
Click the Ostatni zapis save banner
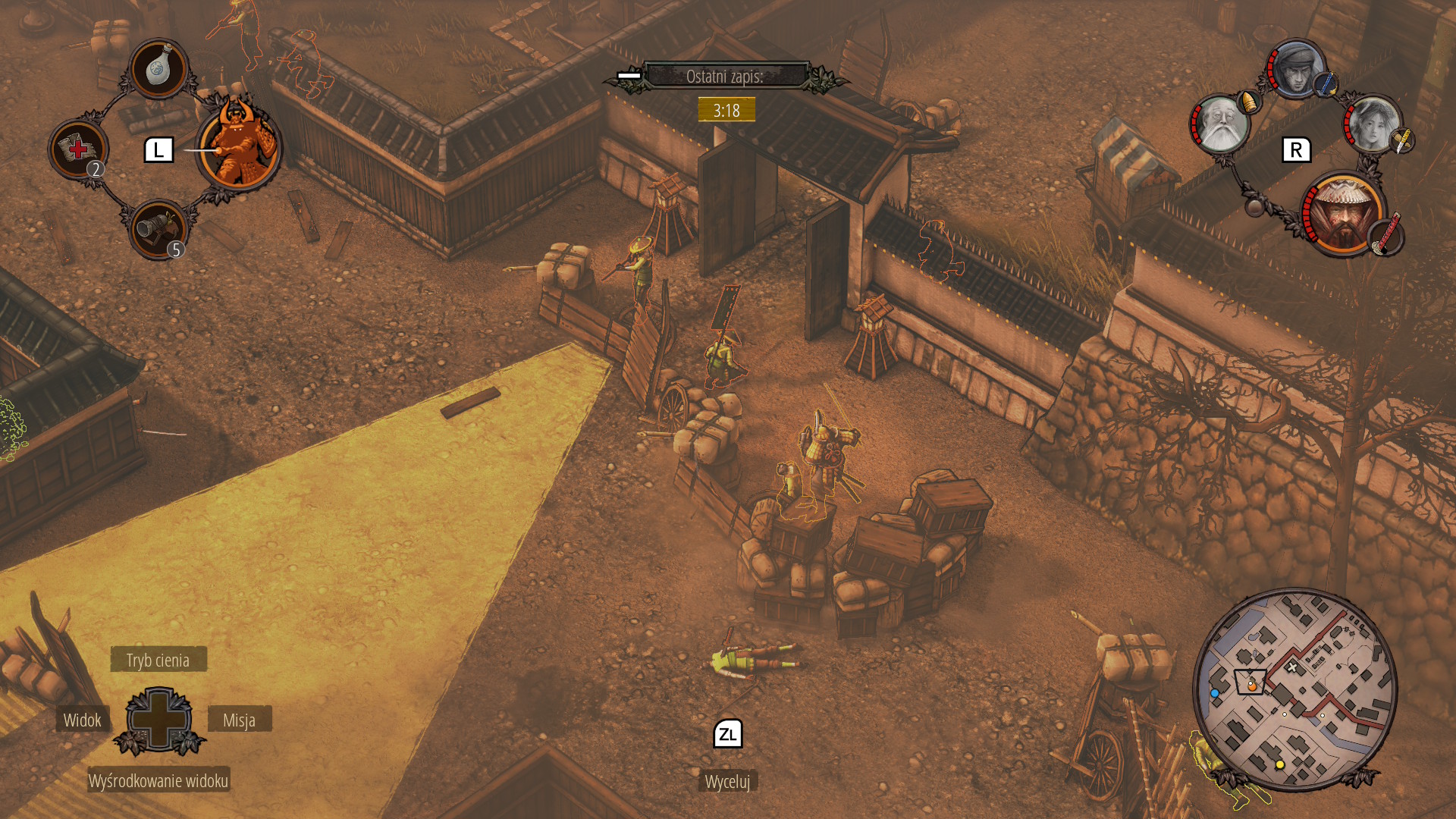726,75
